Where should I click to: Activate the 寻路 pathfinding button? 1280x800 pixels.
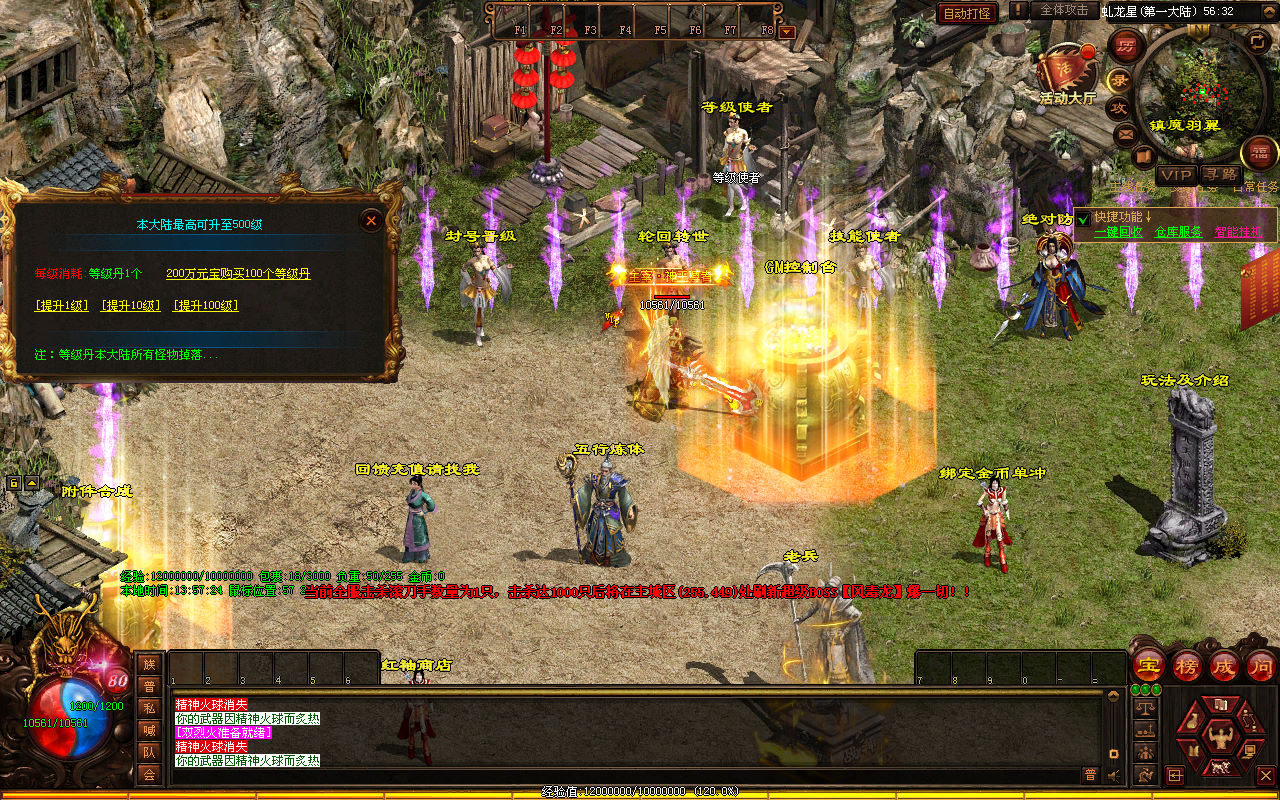pyautogui.click(x=1219, y=175)
